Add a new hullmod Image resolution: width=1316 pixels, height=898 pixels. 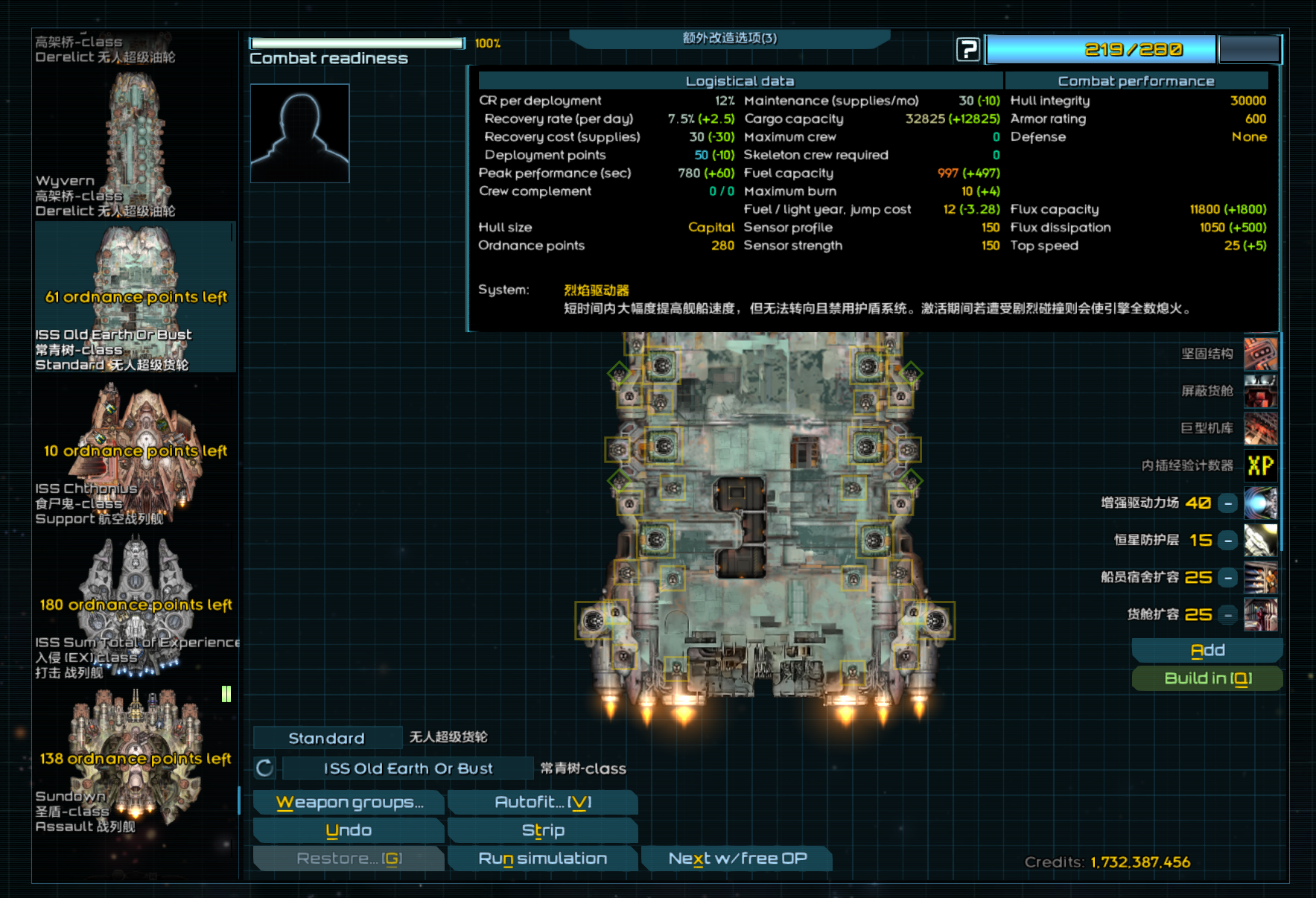point(1207,651)
